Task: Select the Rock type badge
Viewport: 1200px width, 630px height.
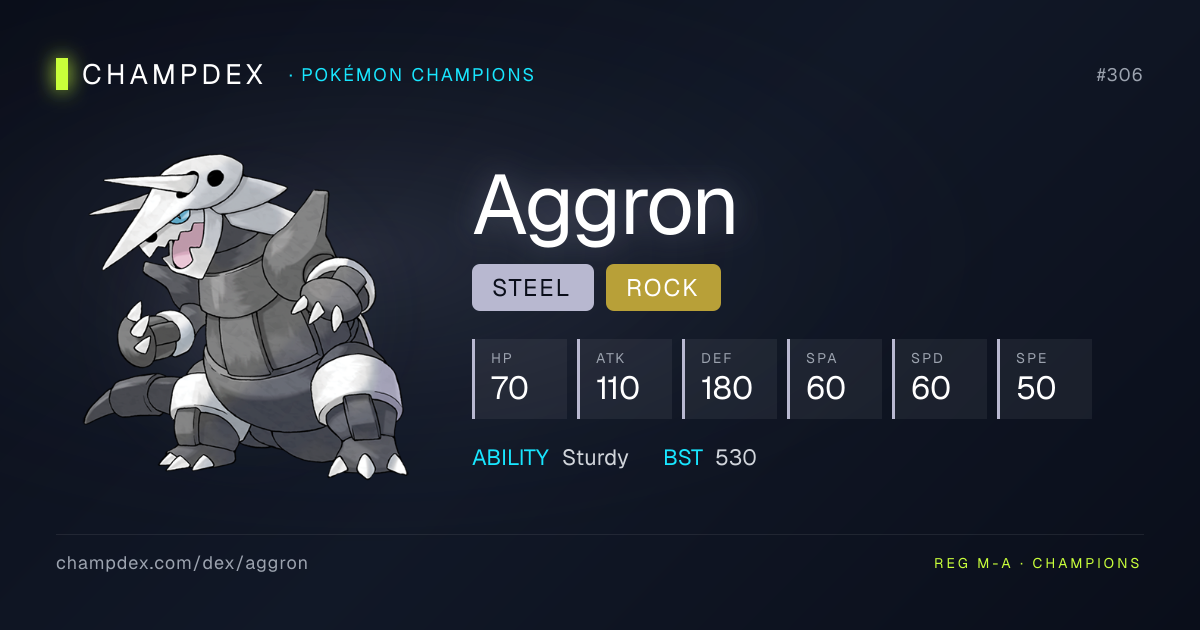Action: (662, 288)
